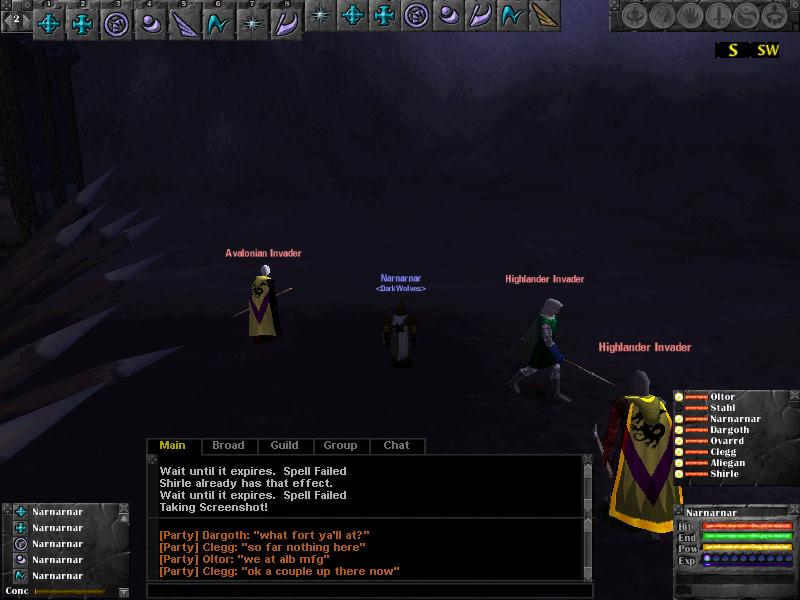
Task: Cast the starburst spell in hotbar slot 7
Action: click(251, 23)
